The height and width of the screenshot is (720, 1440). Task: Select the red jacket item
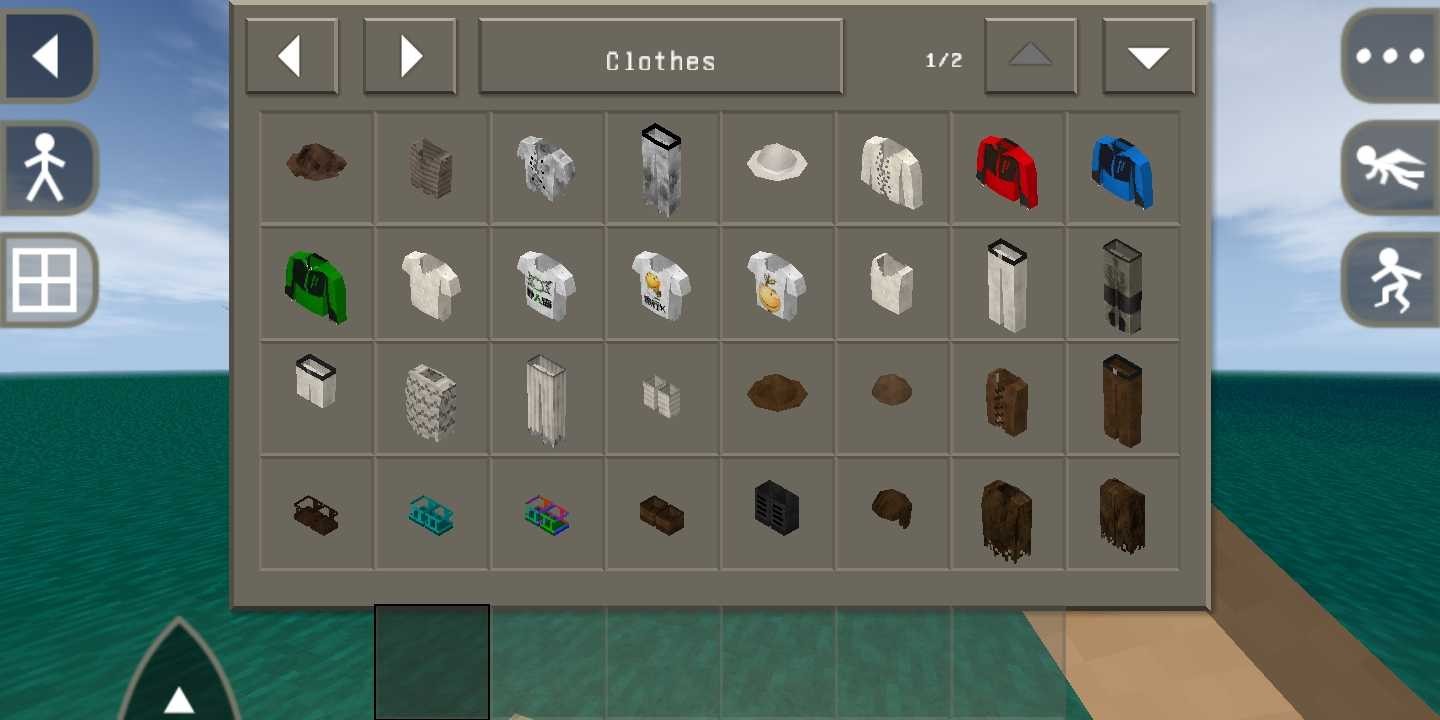(x=1007, y=170)
